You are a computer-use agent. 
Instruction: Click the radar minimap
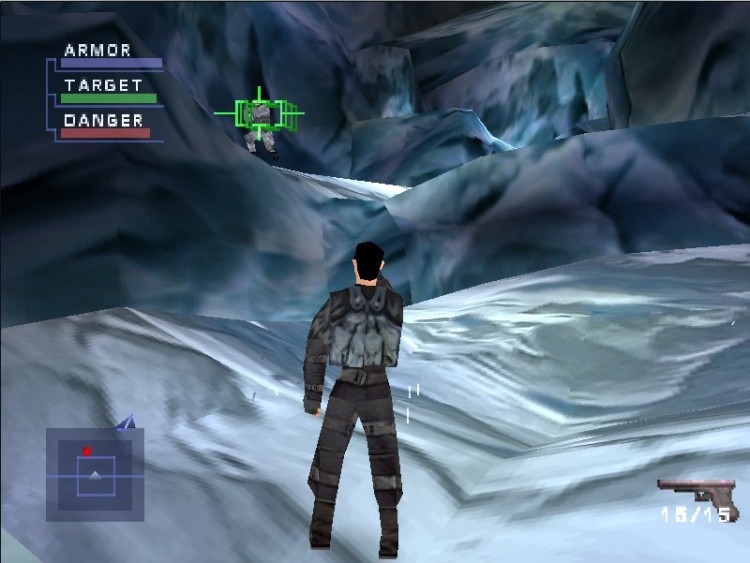coord(95,474)
